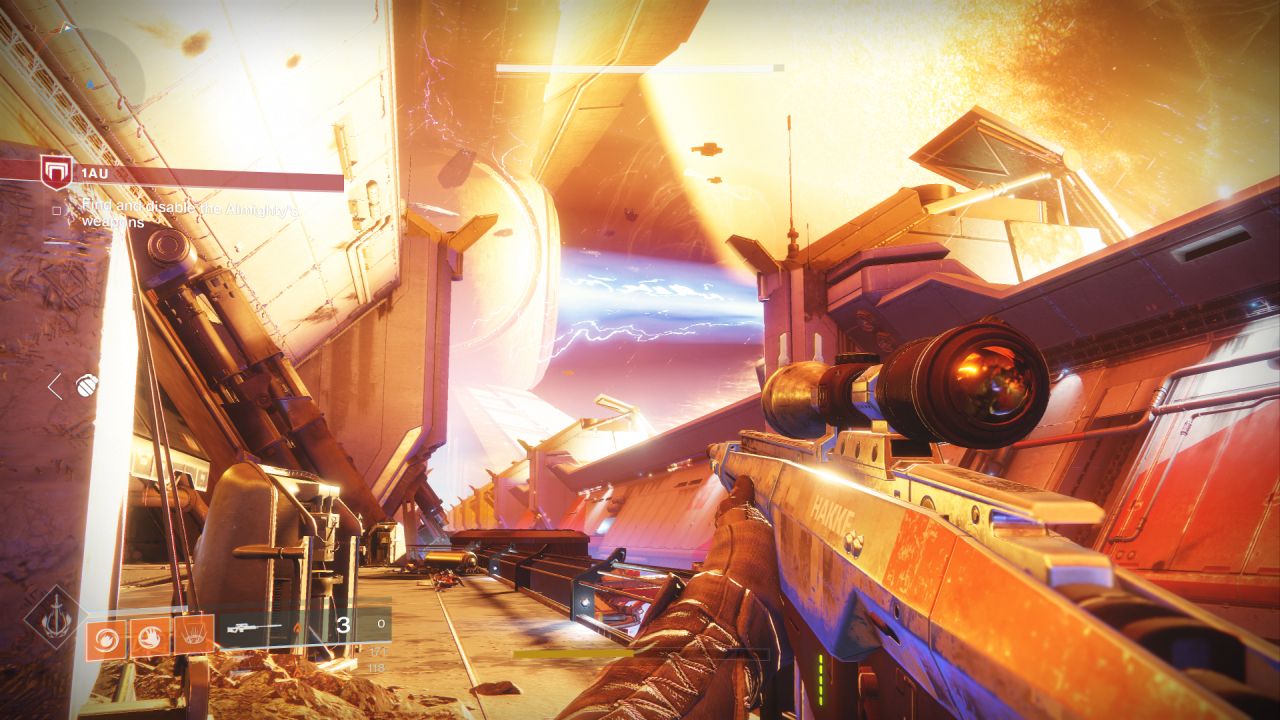The image size is (1280, 720).
Task: Click the striped ball icon beside the chevron
Action: click(87, 384)
